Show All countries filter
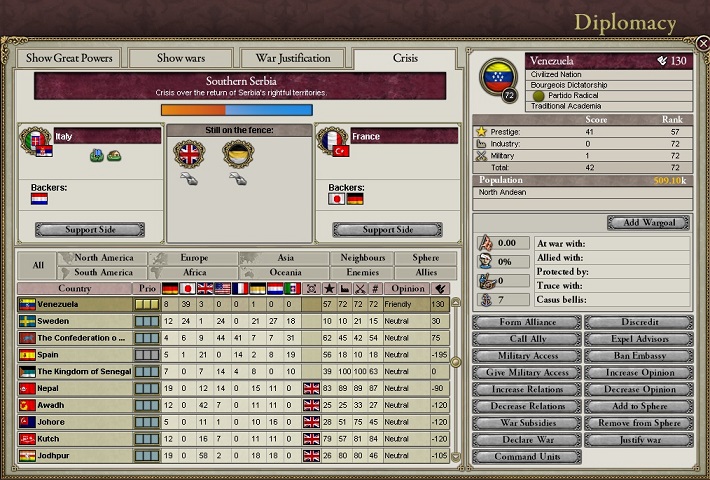This screenshot has height=480, width=710. point(37,265)
